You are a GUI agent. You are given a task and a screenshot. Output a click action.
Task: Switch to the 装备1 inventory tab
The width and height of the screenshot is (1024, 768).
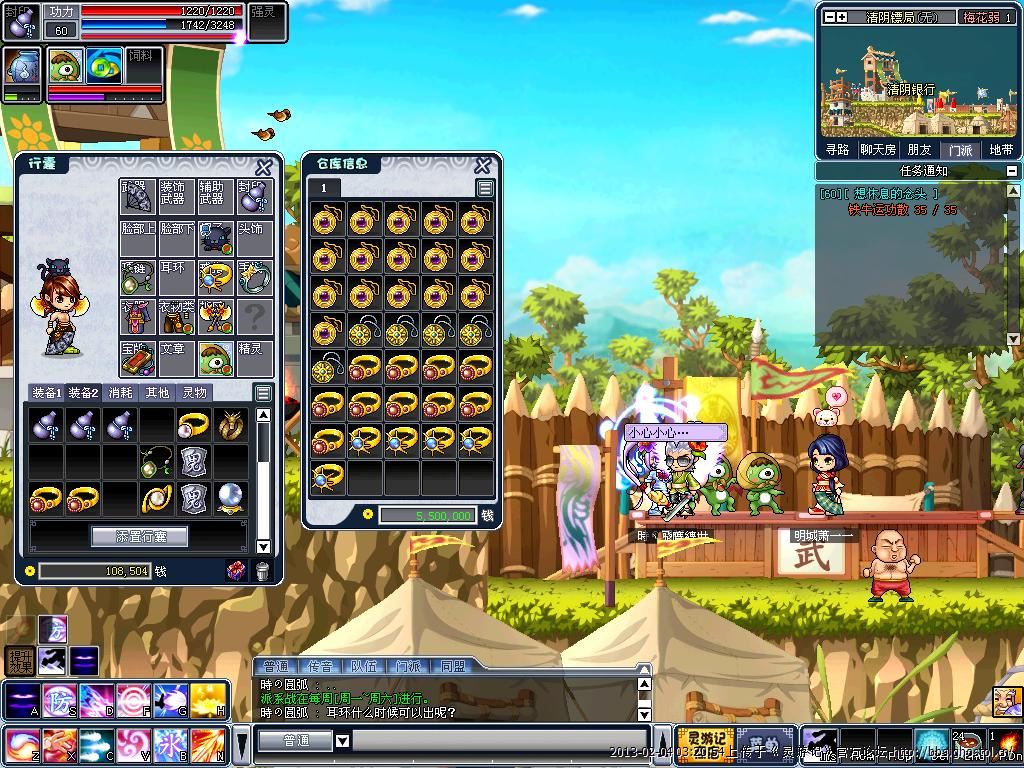(x=45, y=393)
